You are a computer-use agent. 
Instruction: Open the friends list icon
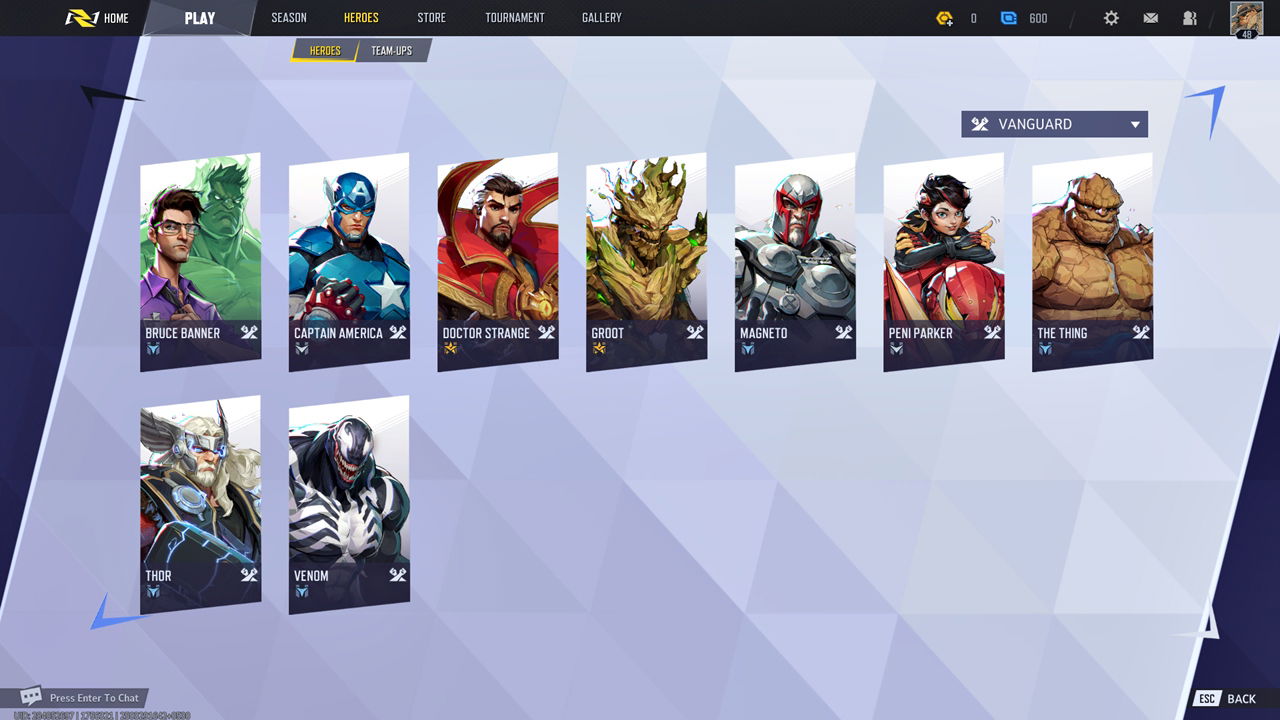click(x=1190, y=17)
